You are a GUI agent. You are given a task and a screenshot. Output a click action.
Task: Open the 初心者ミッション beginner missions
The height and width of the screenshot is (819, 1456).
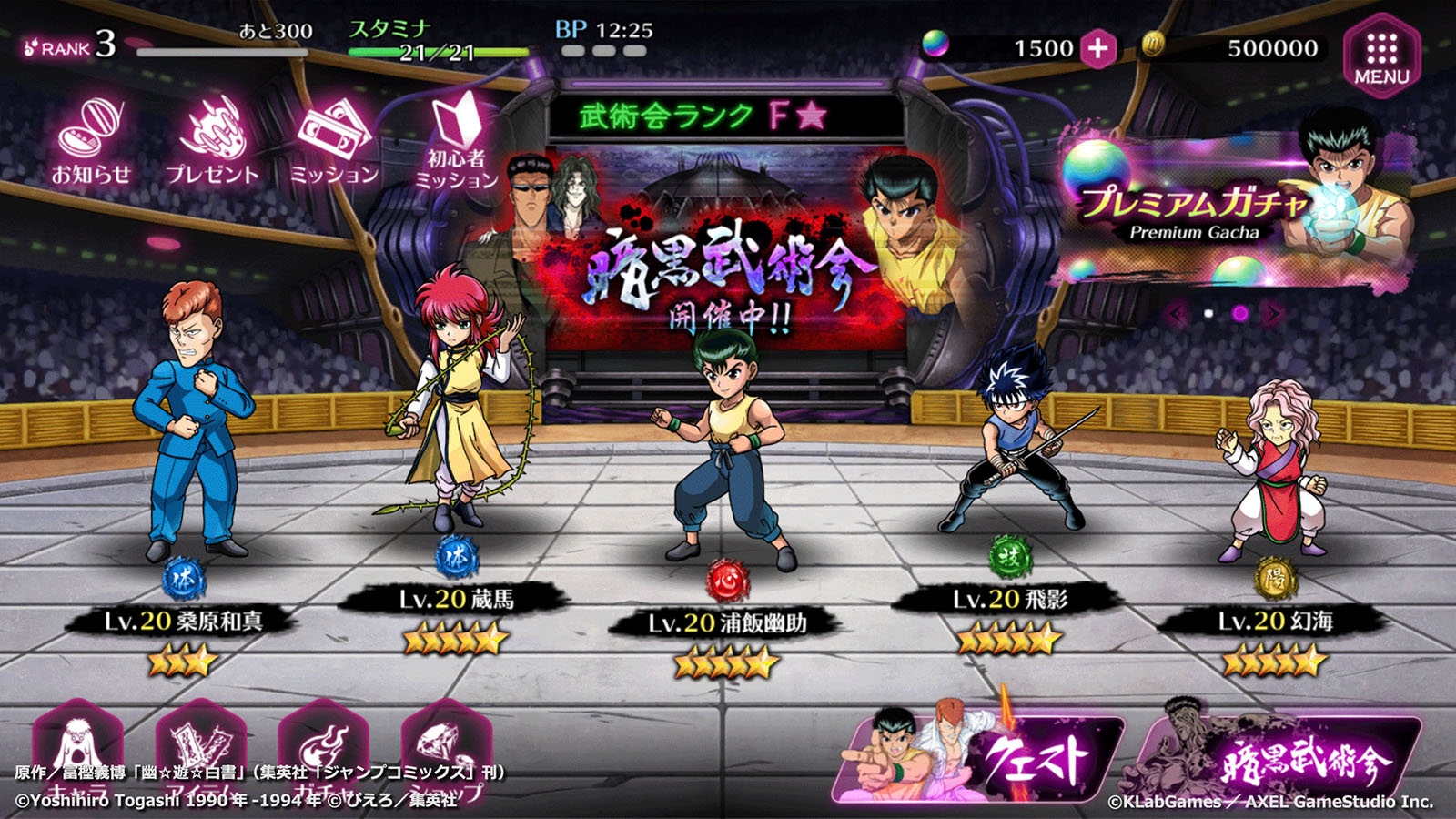click(456, 142)
